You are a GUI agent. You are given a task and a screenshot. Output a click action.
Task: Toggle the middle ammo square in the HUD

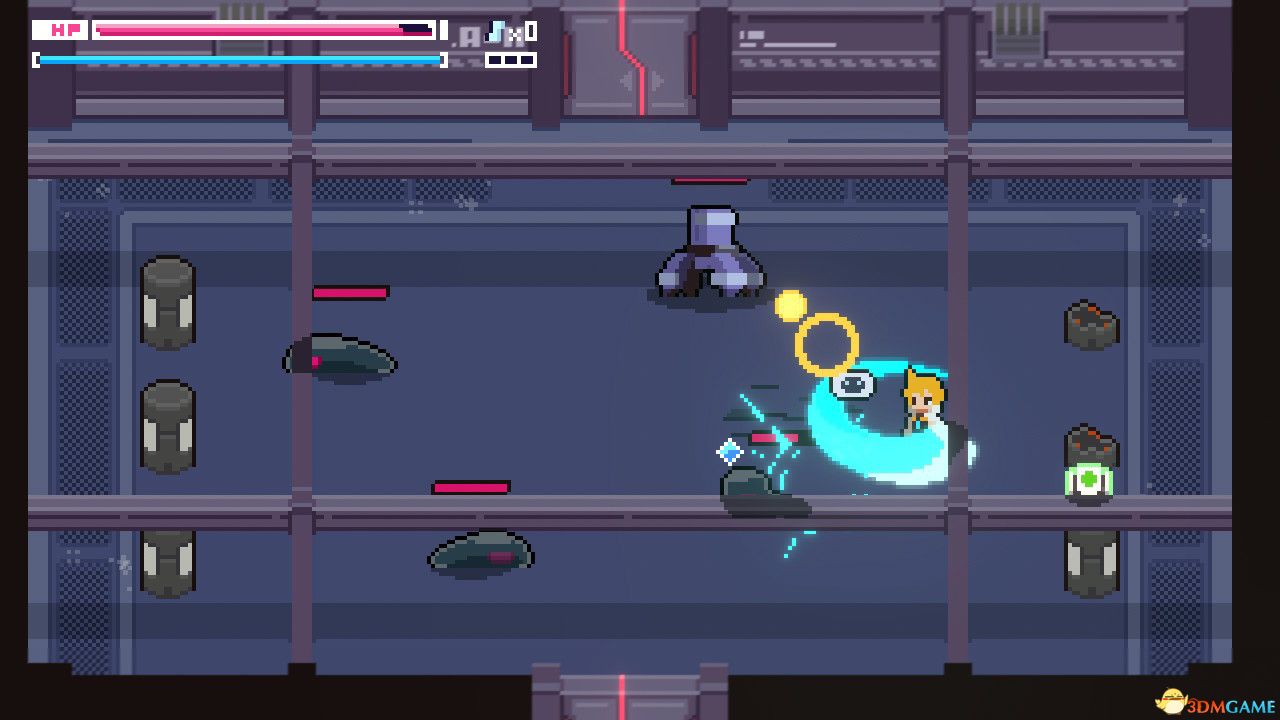[x=513, y=60]
